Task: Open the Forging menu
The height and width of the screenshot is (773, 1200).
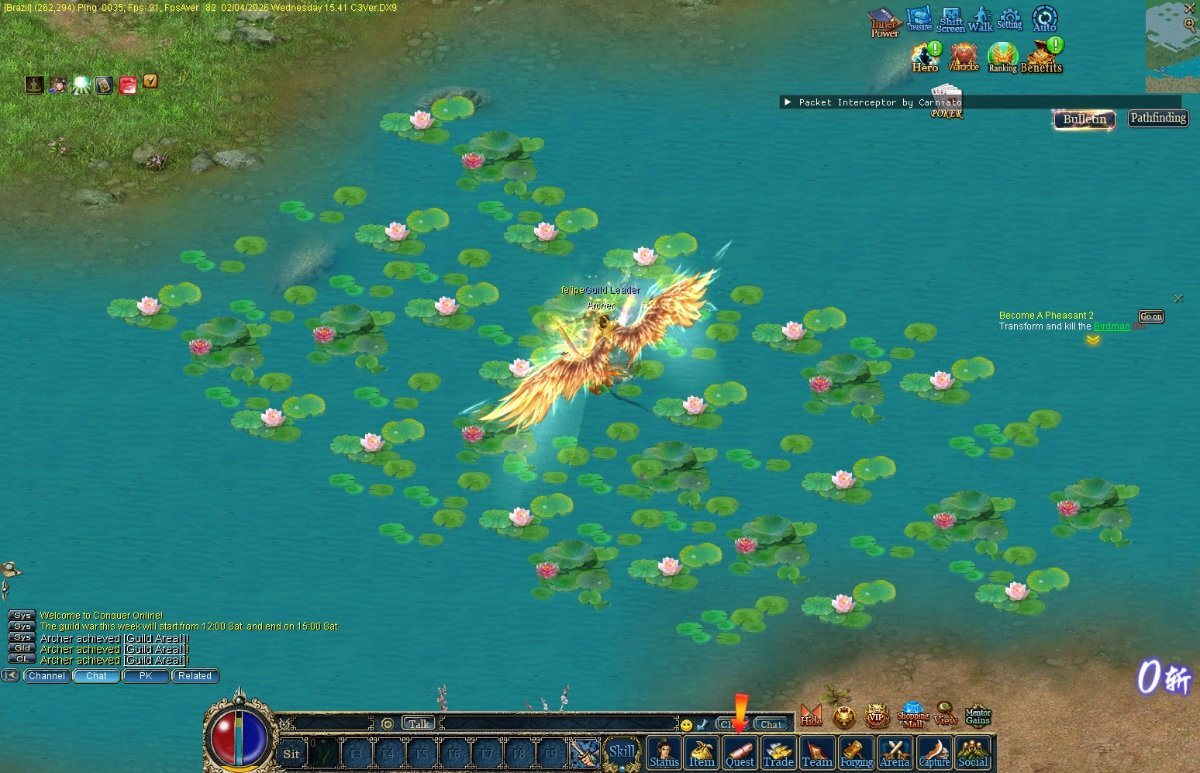Action: click(x=856, y=752)
